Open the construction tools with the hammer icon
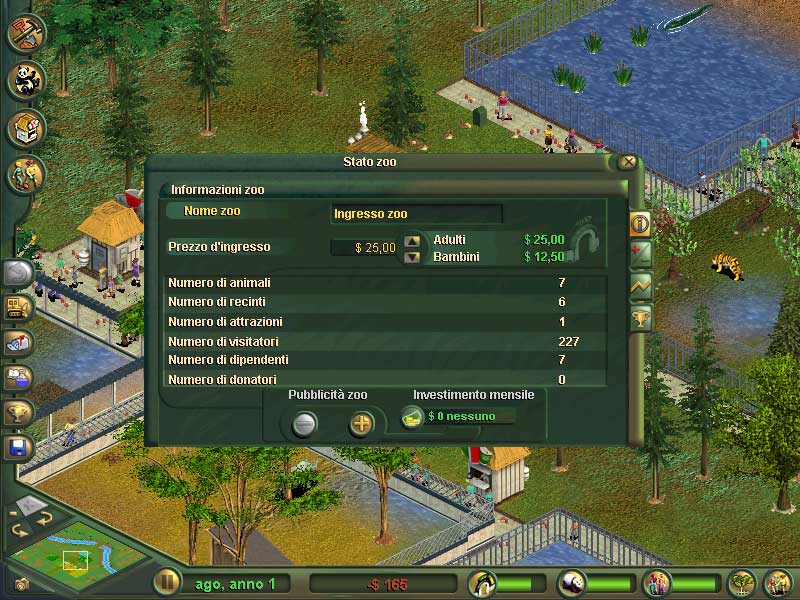The image size is (800, 600). point(26,32)
